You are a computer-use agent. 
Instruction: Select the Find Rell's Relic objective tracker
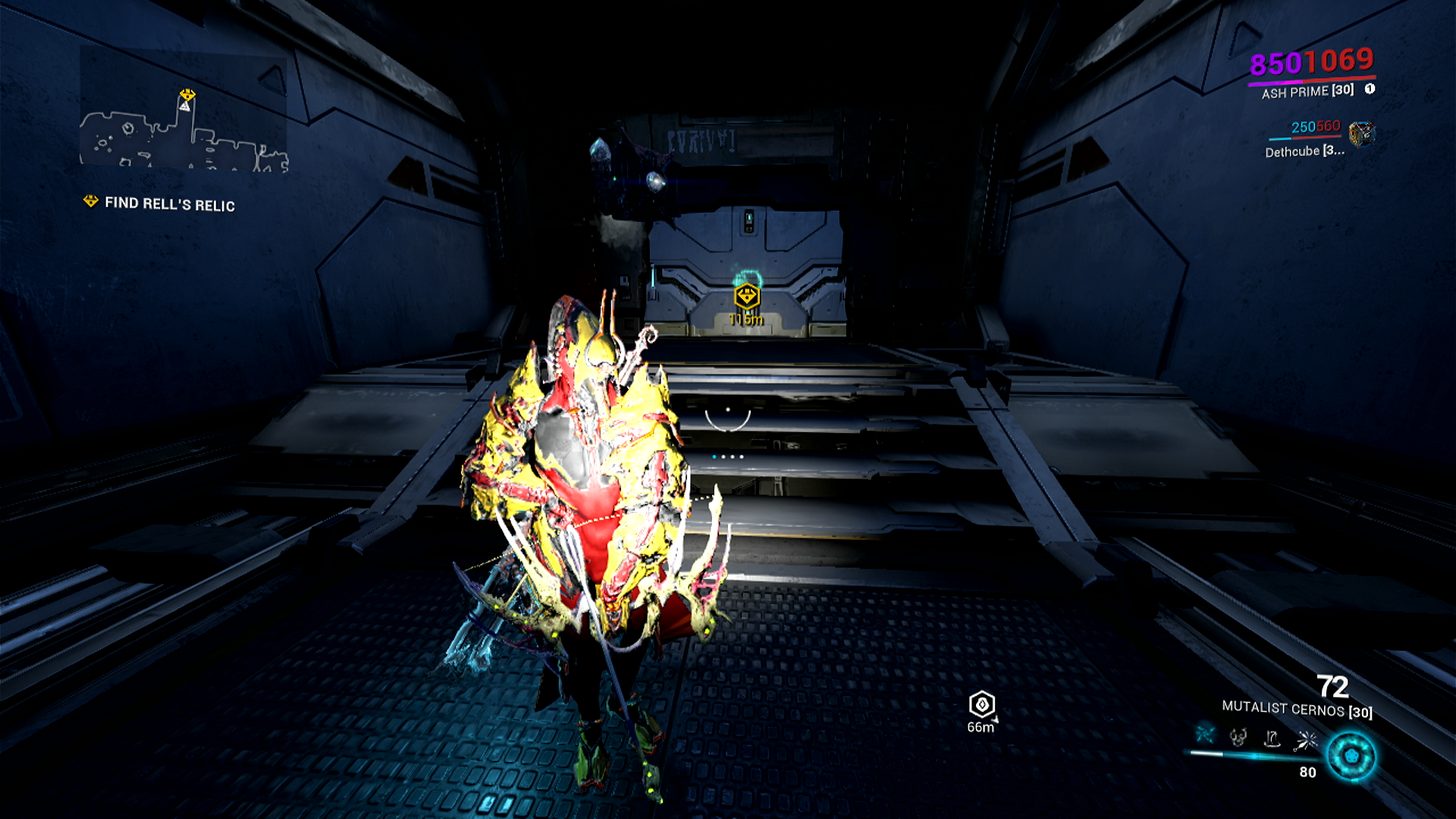(159, 203)
